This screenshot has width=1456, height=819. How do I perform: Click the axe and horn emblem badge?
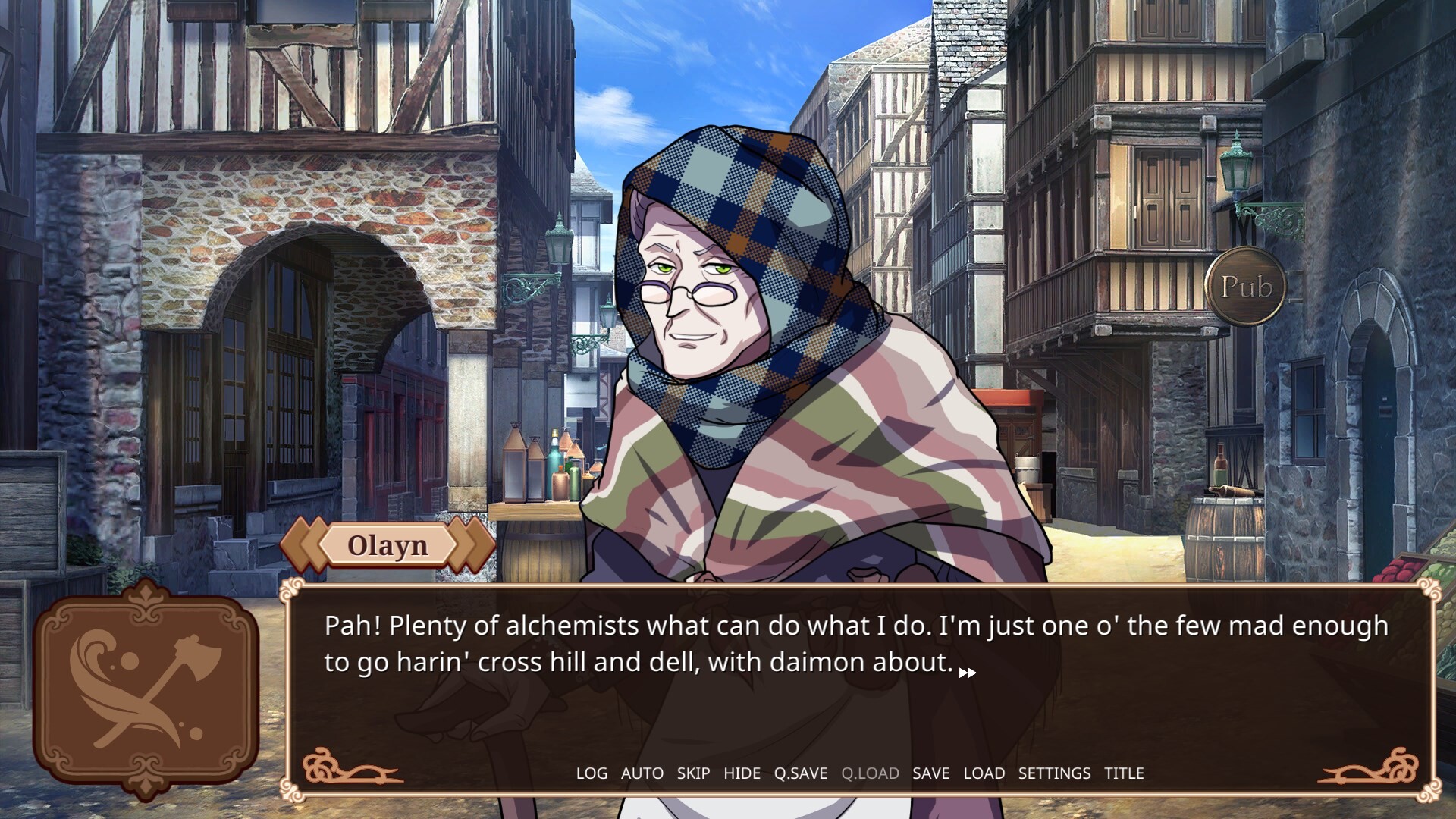coord(146,690)
